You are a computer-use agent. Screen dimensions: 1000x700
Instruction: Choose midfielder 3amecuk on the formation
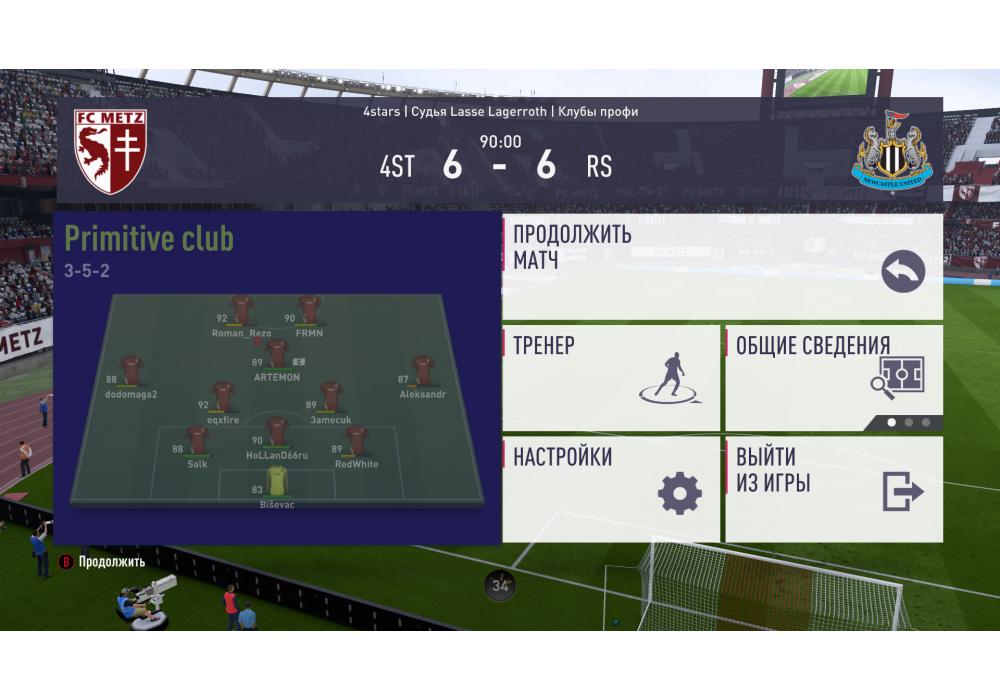[x=331, y=397]
